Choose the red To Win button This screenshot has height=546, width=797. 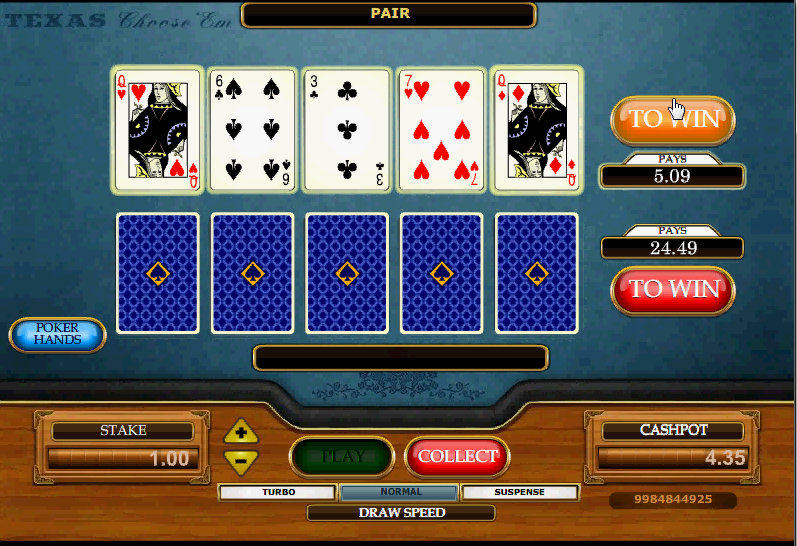pyautogui.click(x=672, y=289)
